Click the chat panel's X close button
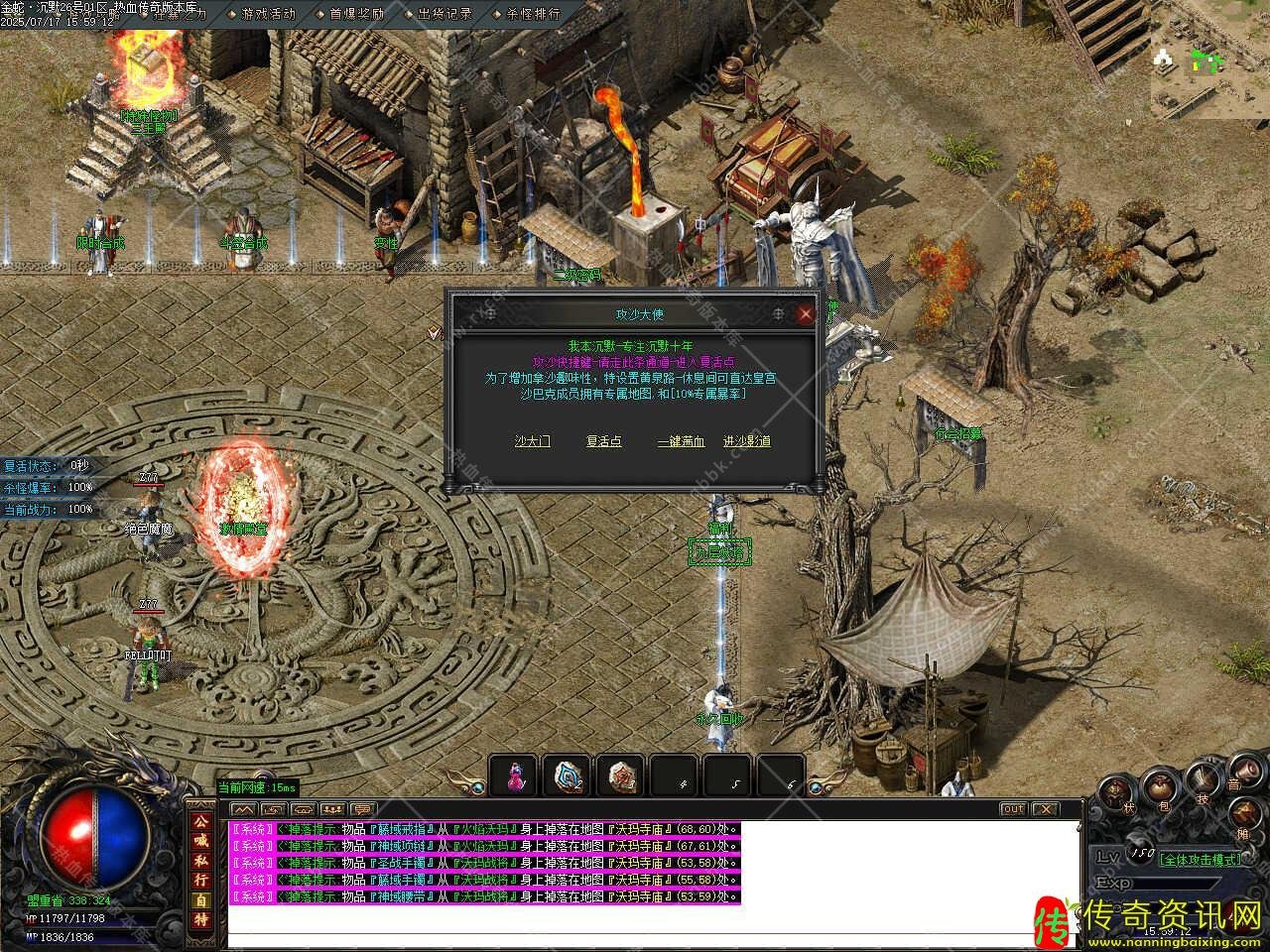The height and width of the screenshot is (952, 1270). (x=1047, y=809)
